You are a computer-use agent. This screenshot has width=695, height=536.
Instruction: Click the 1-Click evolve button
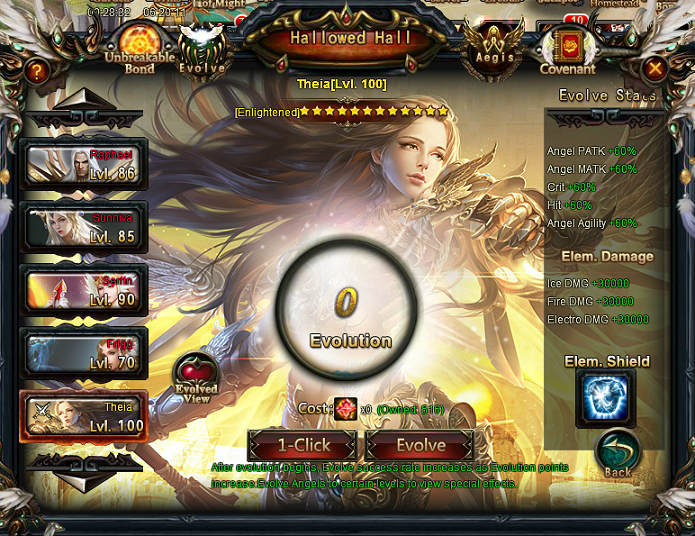coord(302,446)
